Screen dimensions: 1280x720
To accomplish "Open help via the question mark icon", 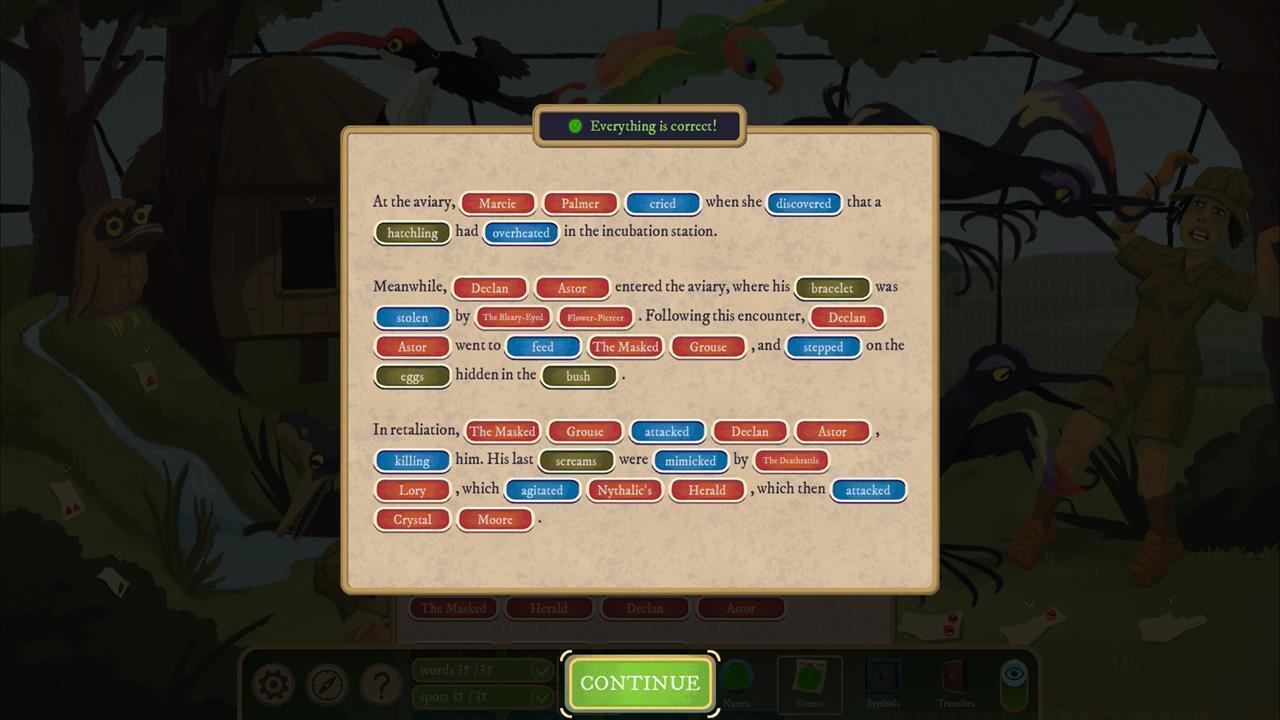I will point(381,684).
